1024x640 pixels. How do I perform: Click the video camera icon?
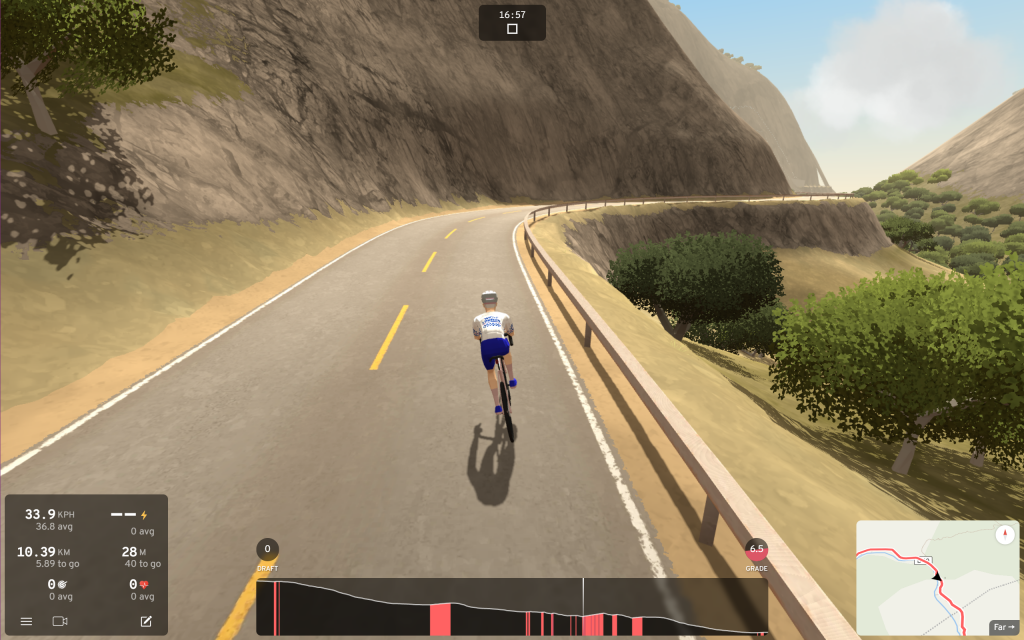coord(59,621)
